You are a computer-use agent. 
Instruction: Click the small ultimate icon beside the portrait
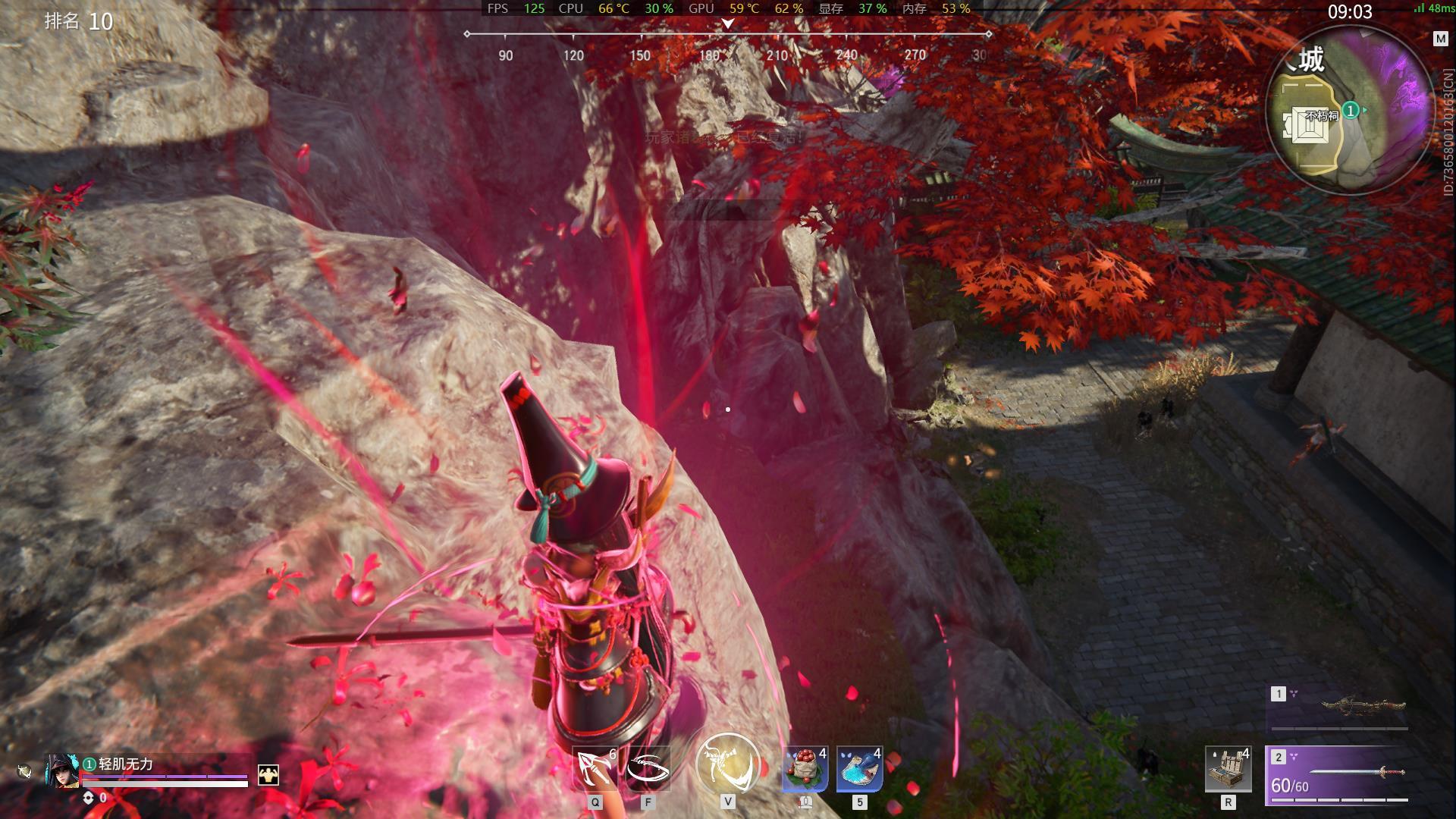[24, 772]
